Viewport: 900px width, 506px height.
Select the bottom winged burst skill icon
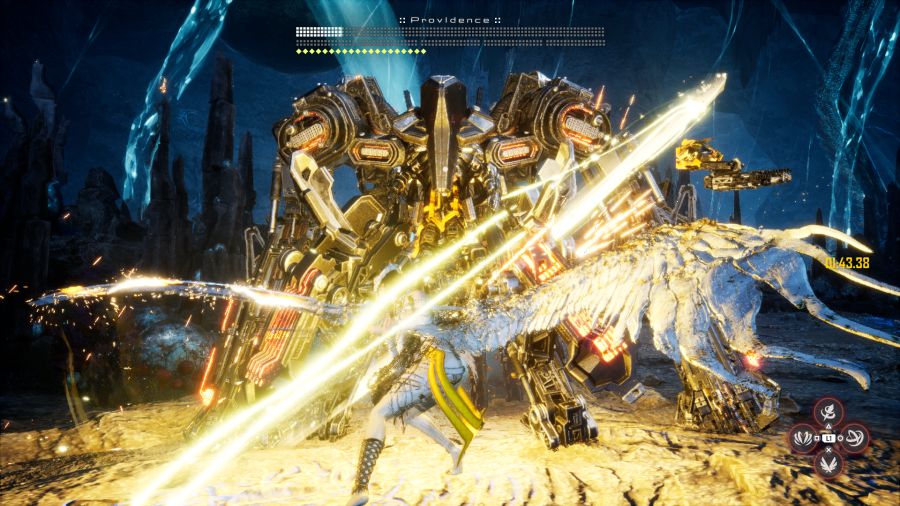click(x=828, y=463)
